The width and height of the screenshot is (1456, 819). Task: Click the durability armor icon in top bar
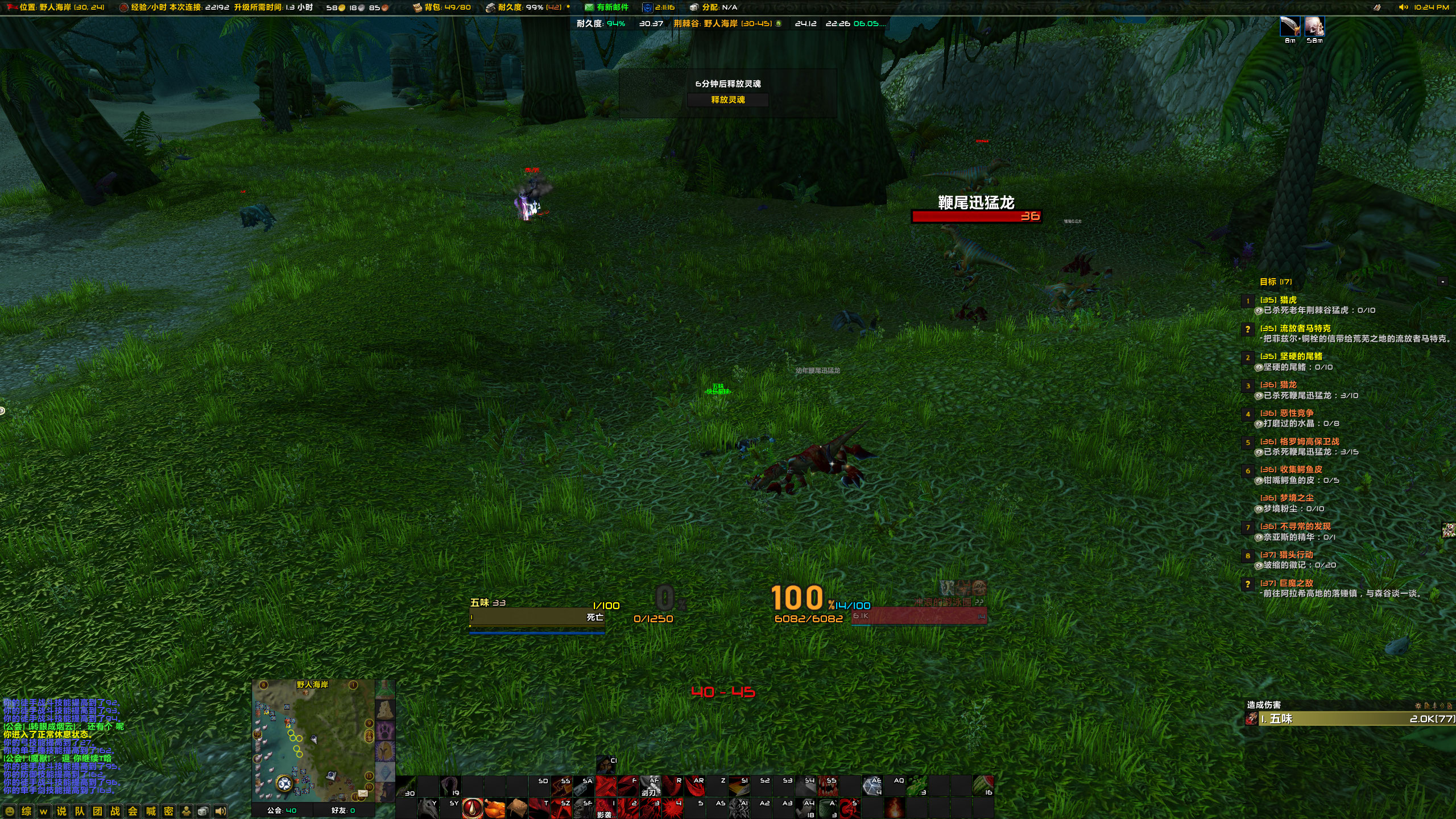490,7
